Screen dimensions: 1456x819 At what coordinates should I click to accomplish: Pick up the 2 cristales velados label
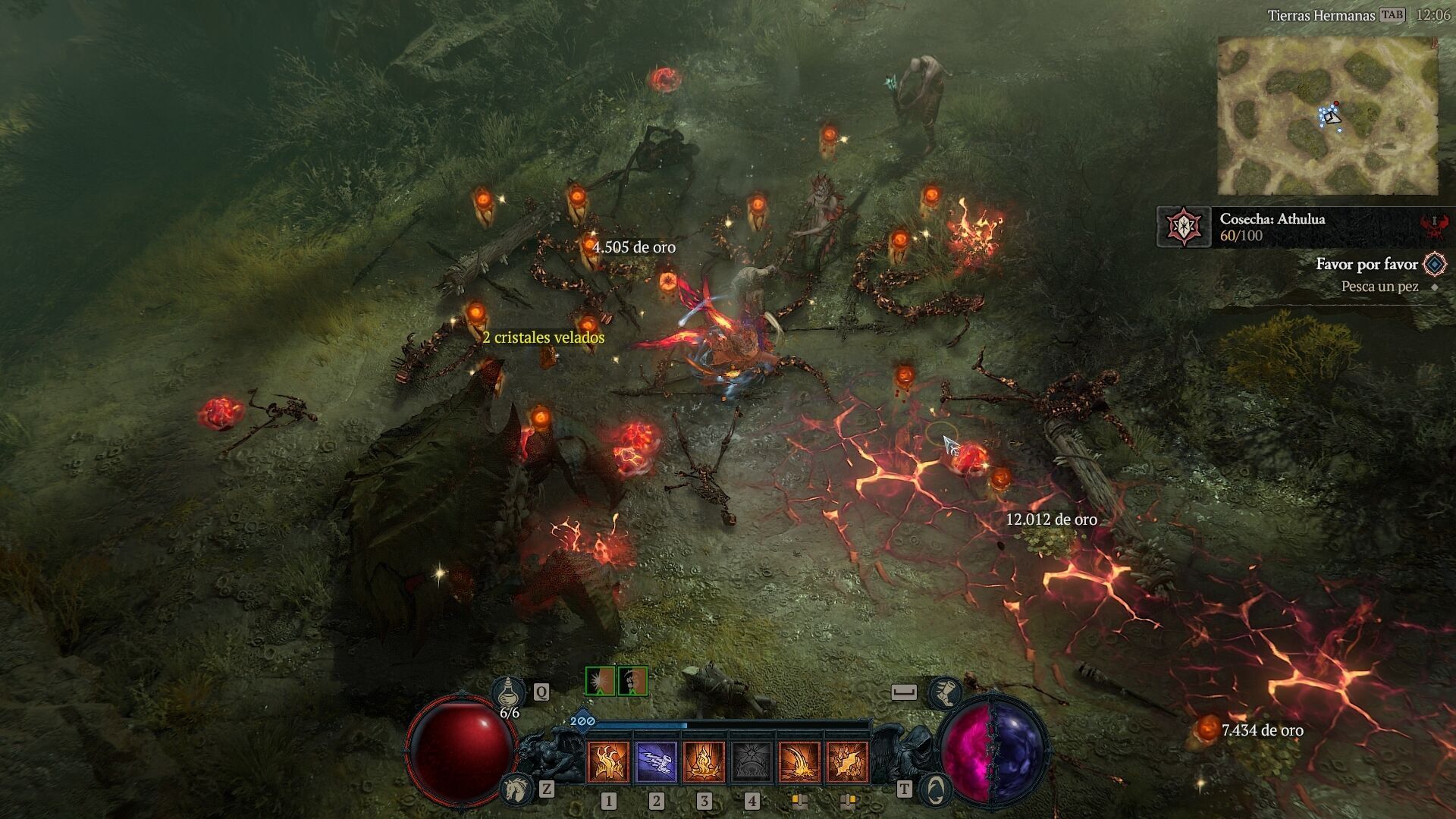click(x=543, y=337)
